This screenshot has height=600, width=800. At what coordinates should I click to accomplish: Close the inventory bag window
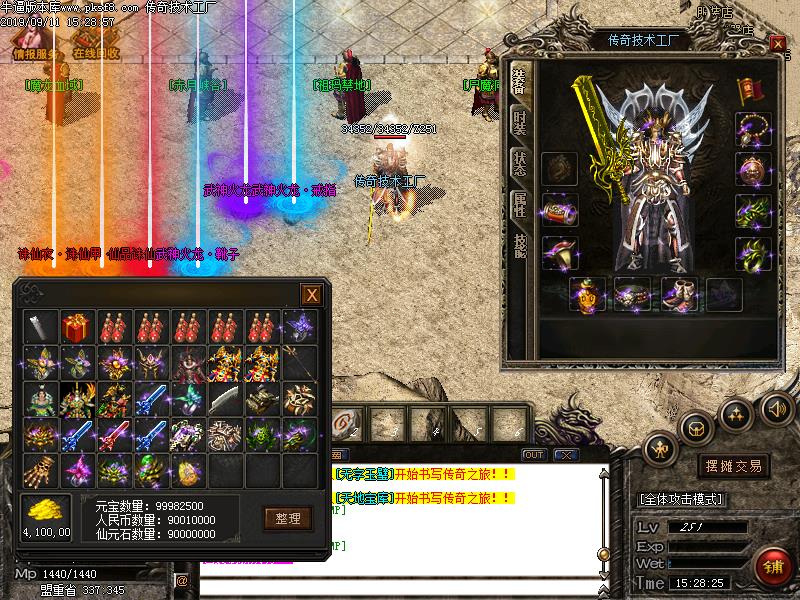tap(312, 295)
